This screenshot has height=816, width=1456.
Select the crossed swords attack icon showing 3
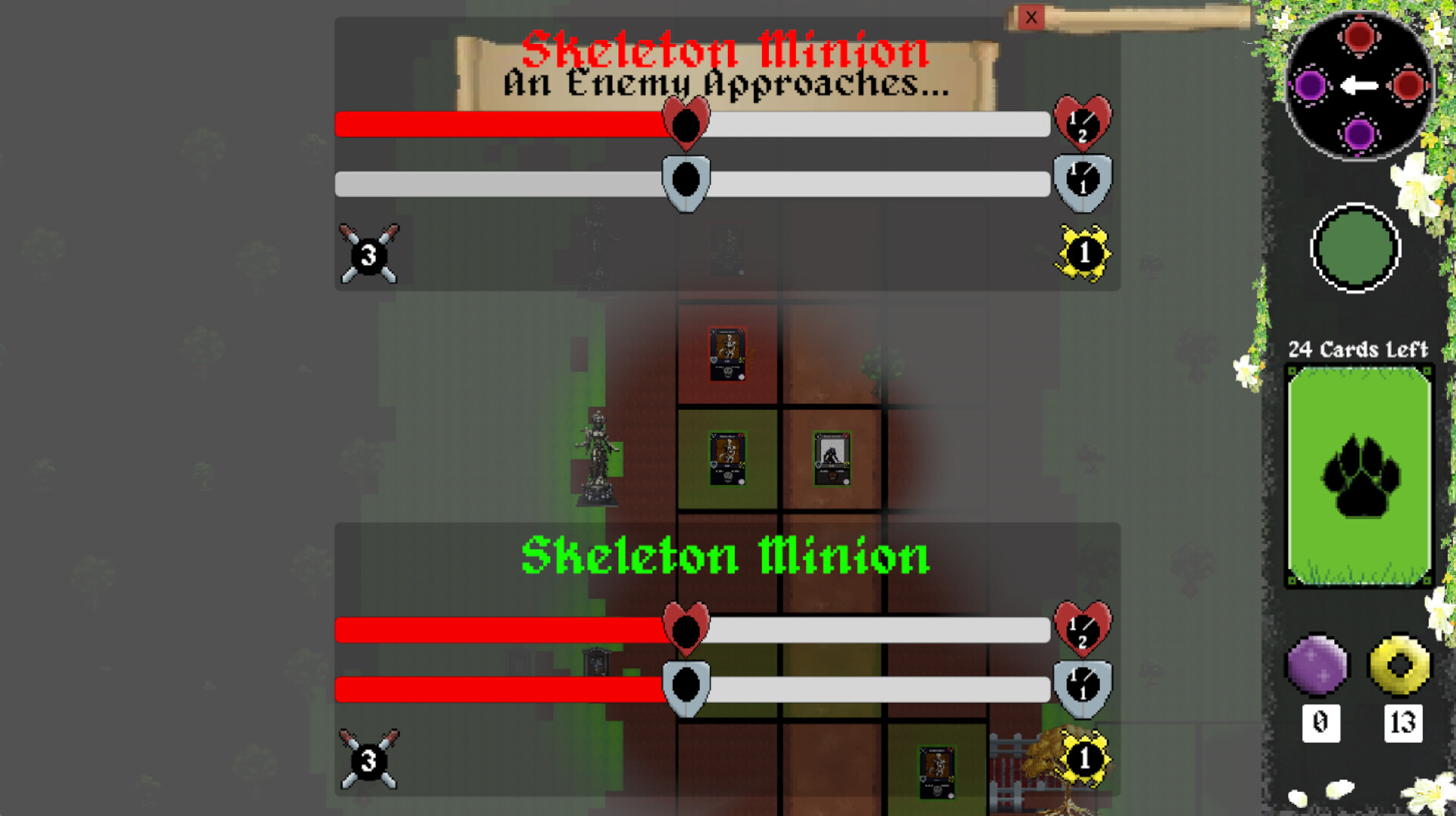coord(369,253)
